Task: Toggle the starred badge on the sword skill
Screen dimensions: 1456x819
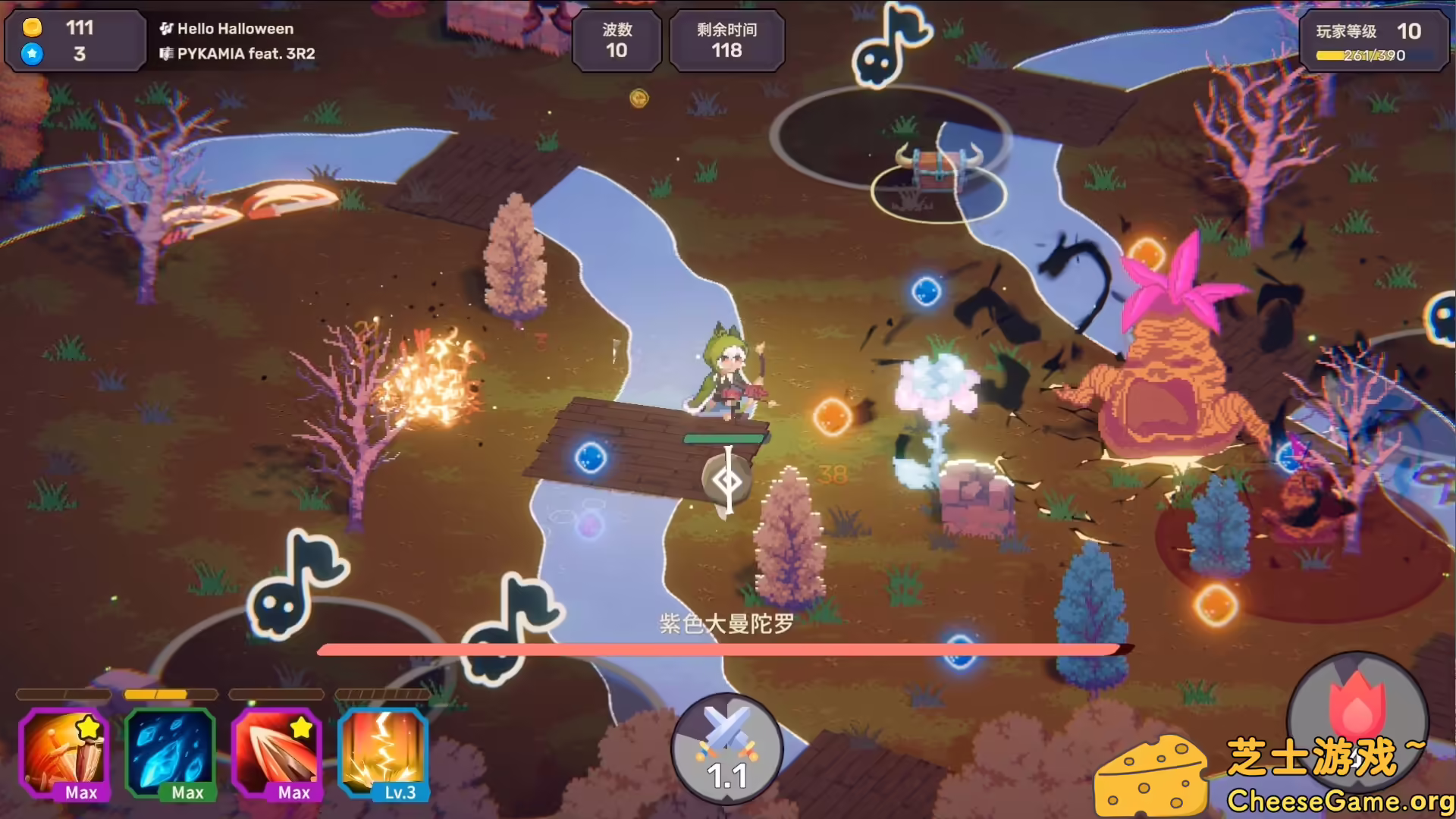Action: pos(88,726)
